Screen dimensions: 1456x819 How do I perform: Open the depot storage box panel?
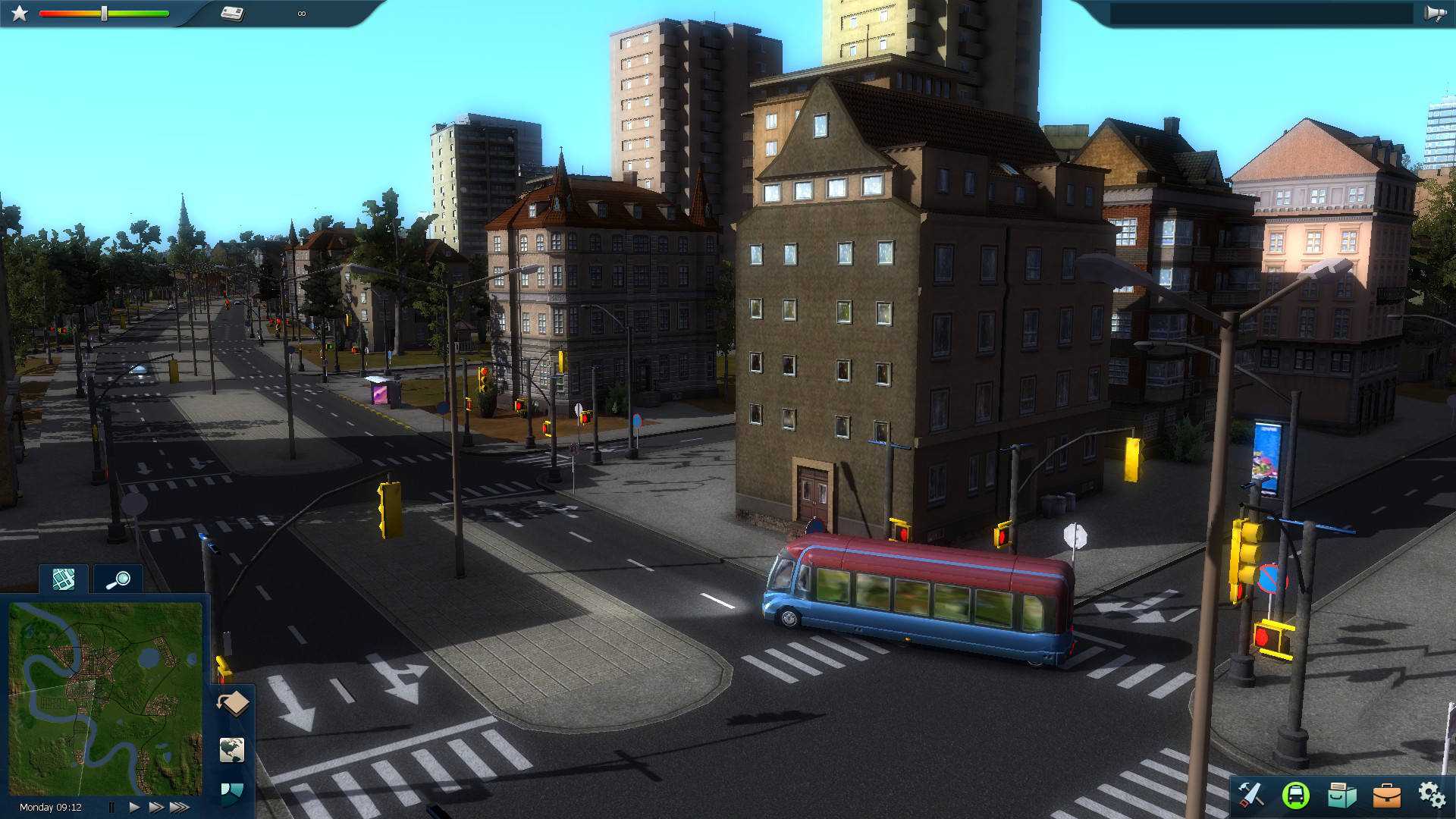coord(1343,795)
